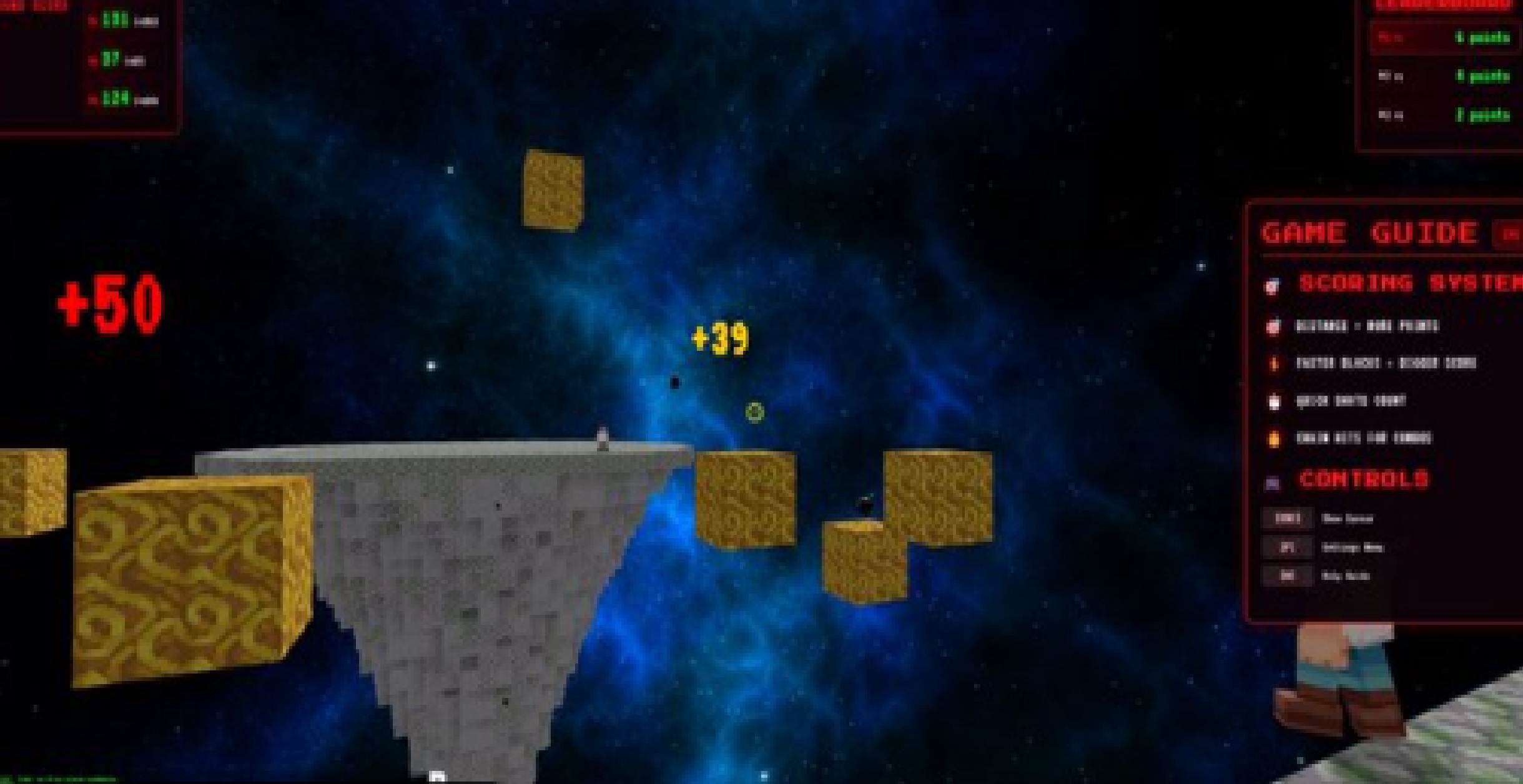Click the controller icon beside the Controls heading
The width and height of the screenshot is (1523, 784).
tap(1273, 481)
